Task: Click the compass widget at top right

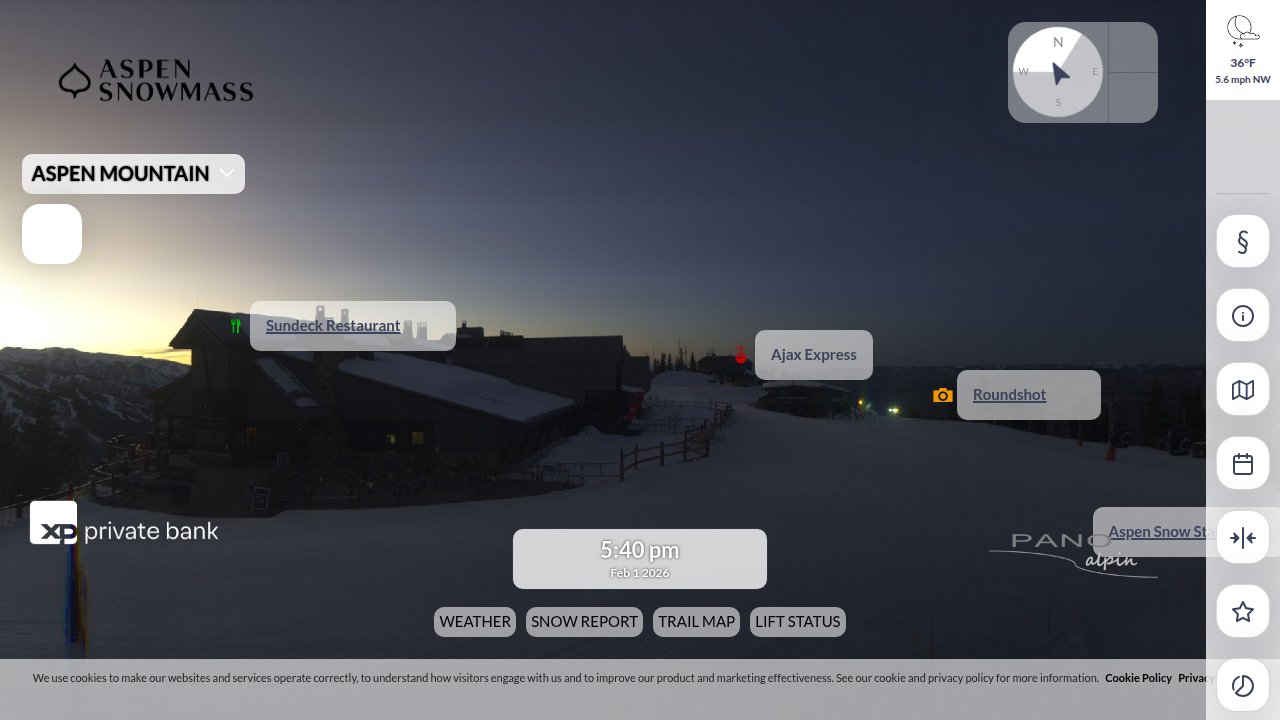Action: point(1057,72)
